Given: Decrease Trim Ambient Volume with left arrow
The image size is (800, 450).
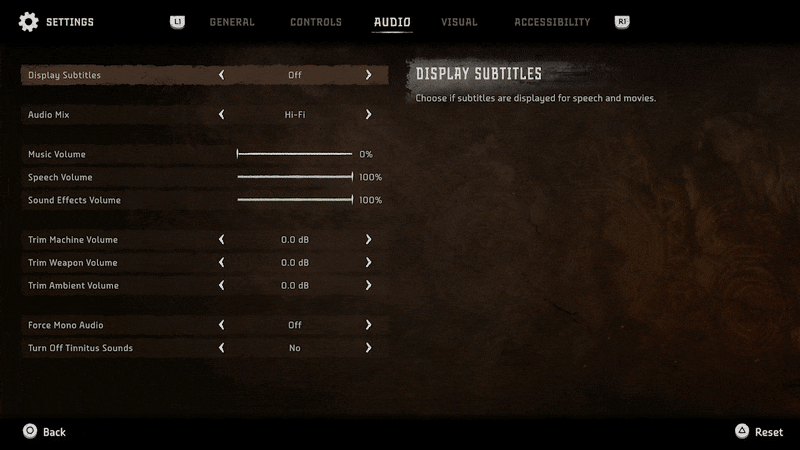Looking at the screenshot, I should click(221, 286).
